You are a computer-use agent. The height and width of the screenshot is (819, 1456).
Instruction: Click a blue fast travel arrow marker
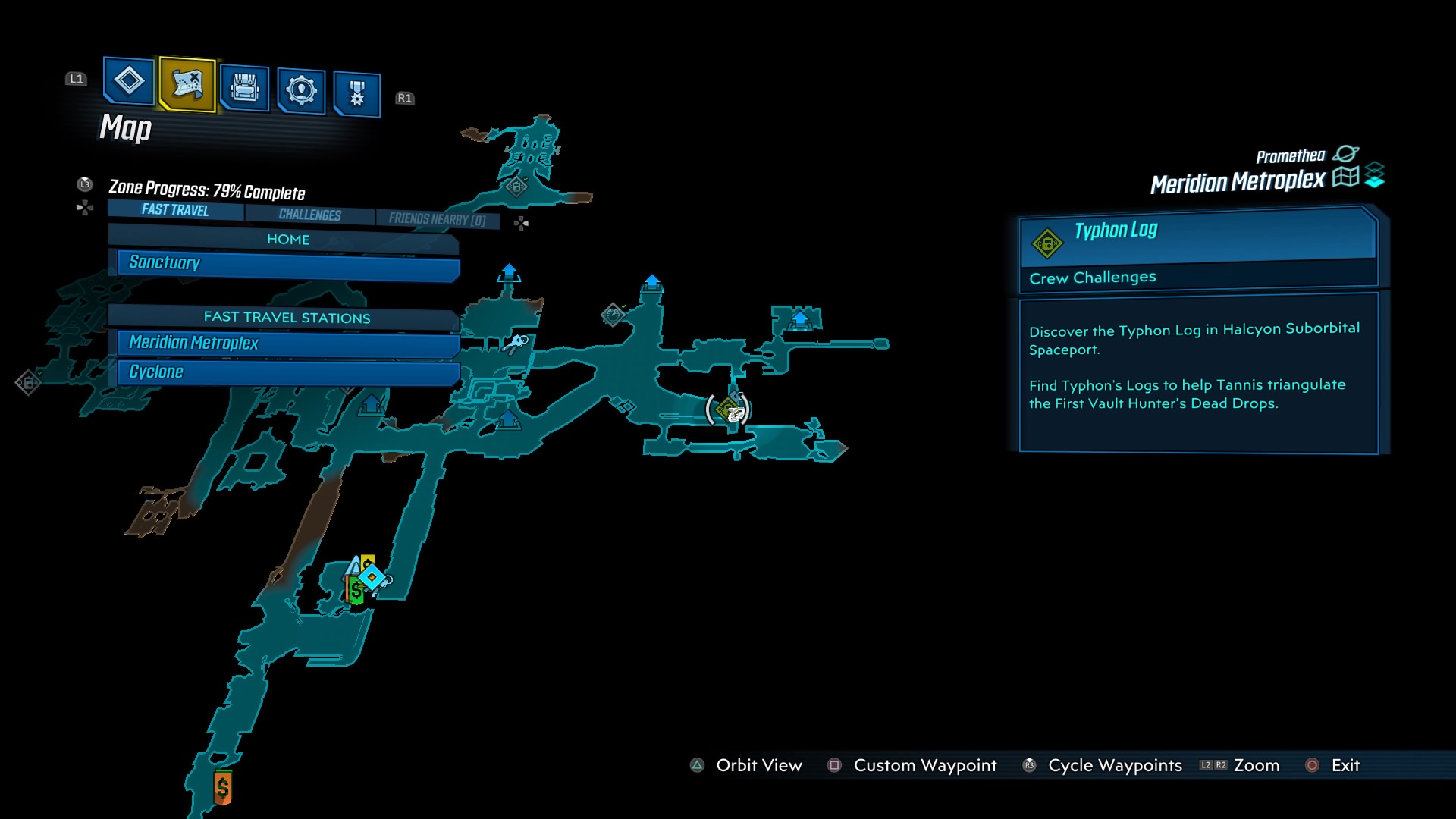509,271
